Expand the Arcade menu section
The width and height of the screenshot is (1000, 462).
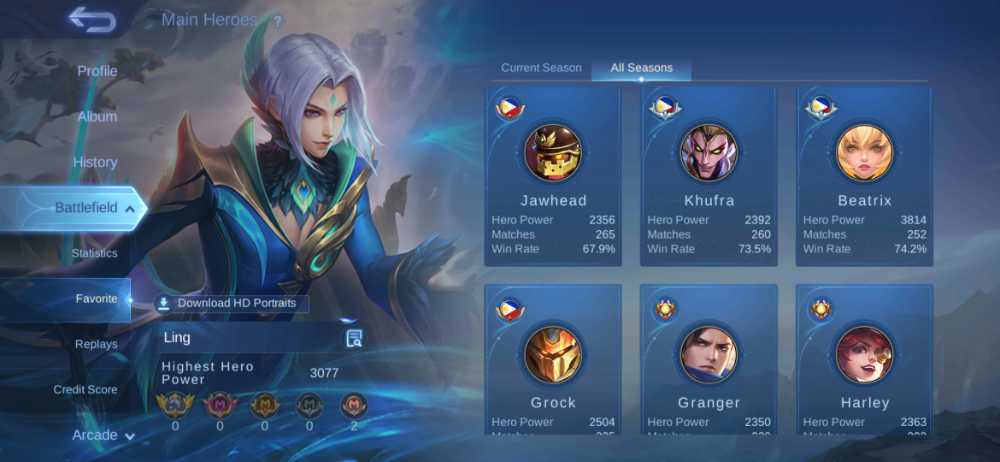coord(103,435)
